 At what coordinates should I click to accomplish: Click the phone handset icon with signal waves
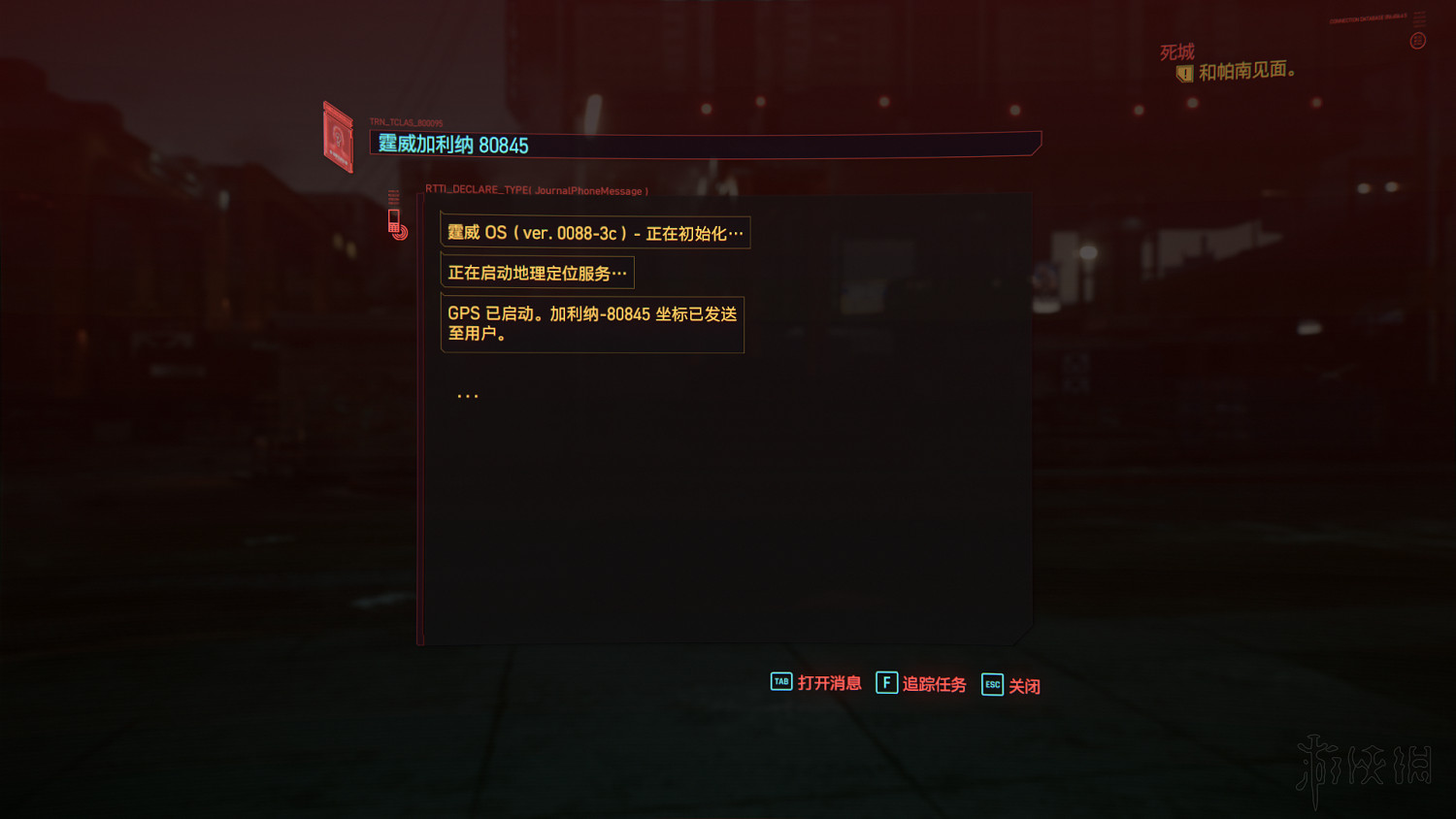tap(396, 221)
